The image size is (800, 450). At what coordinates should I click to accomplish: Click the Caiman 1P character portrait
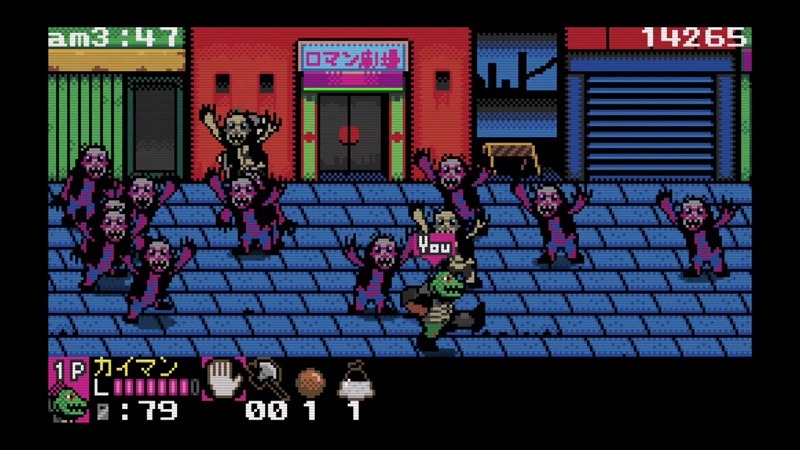click(70, 402)
